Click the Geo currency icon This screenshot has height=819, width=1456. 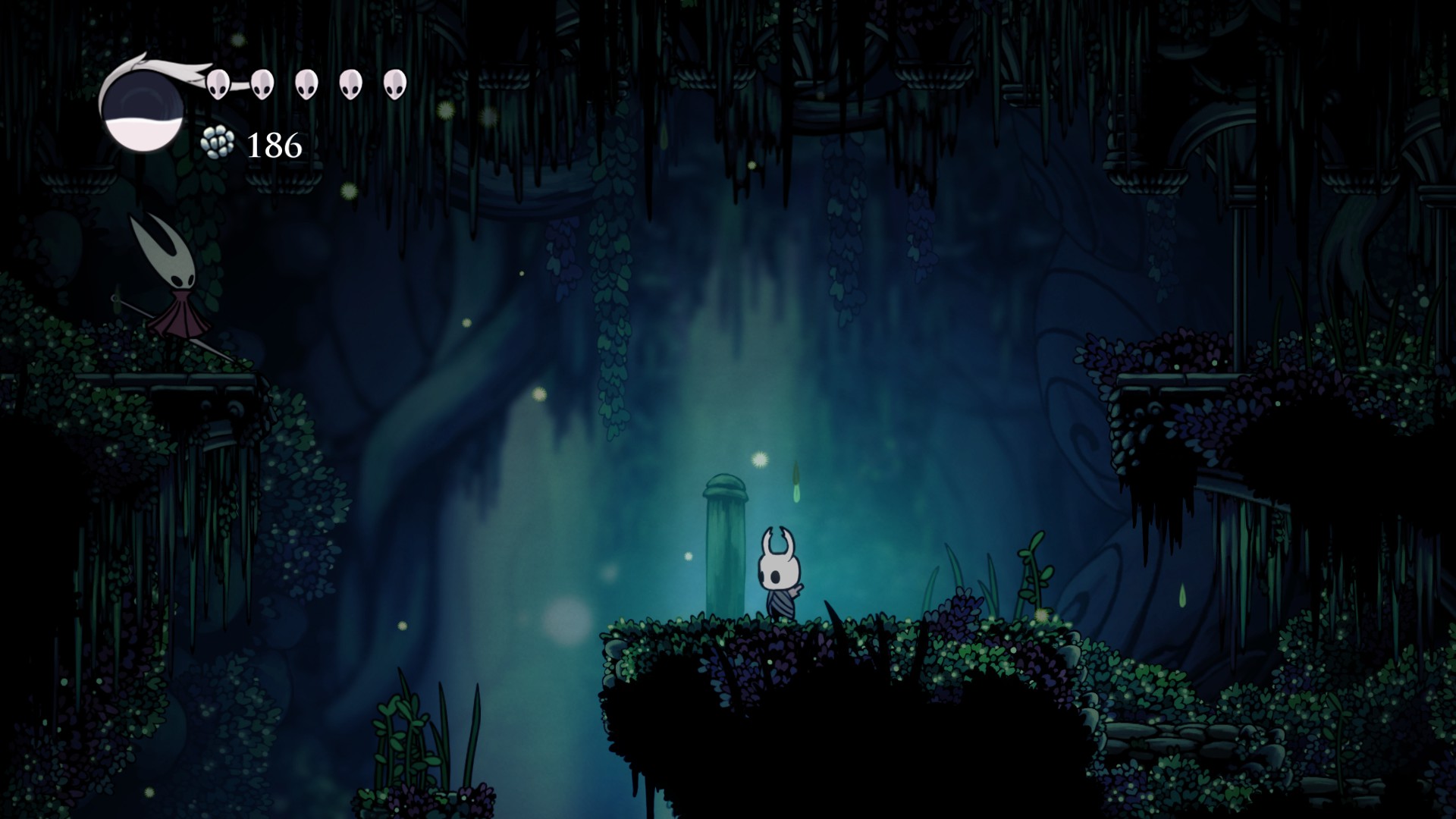tap(216, 143)
